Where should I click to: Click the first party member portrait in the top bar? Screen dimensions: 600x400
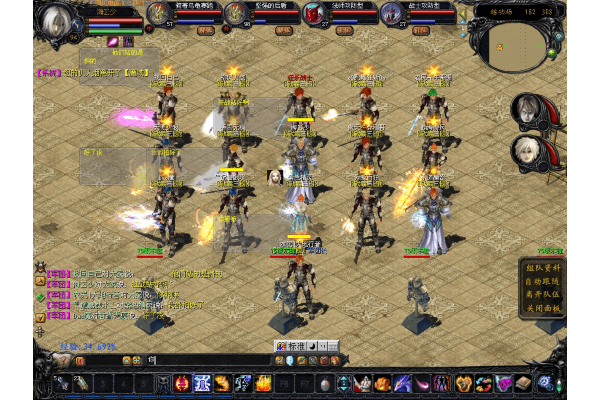click(158, 13)
